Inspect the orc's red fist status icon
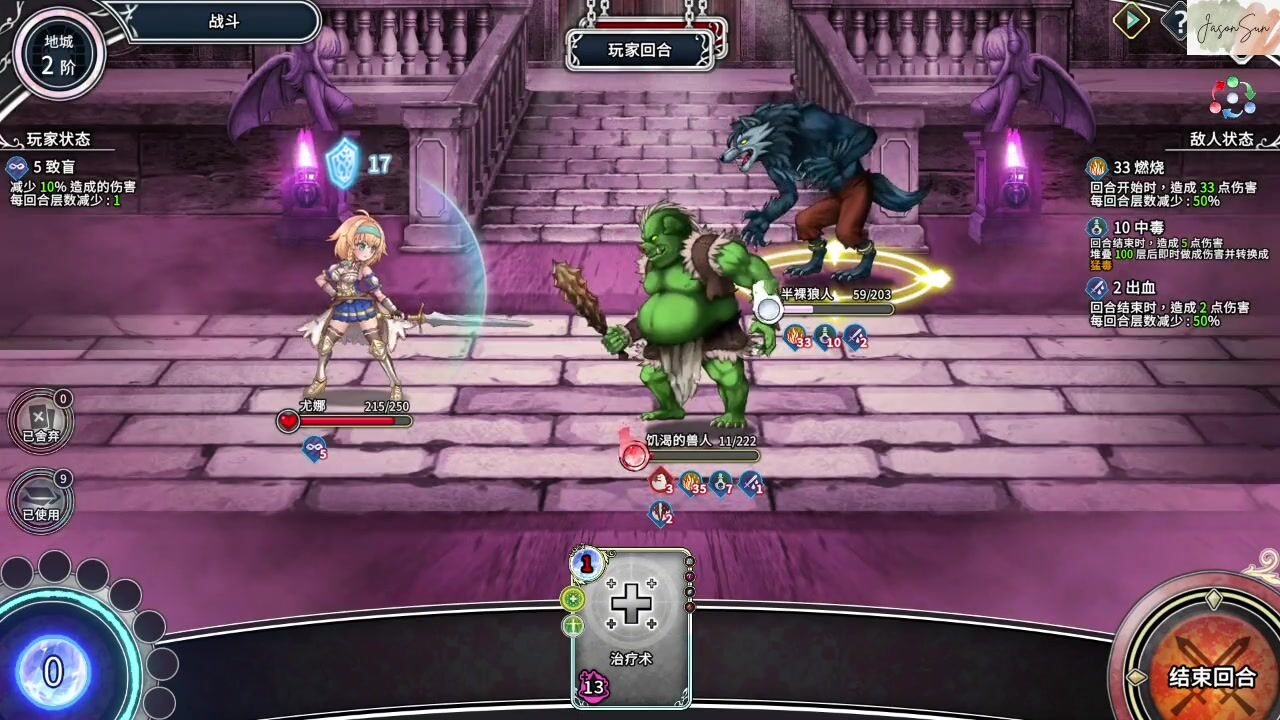The image size is (1280, 720). 661,483
